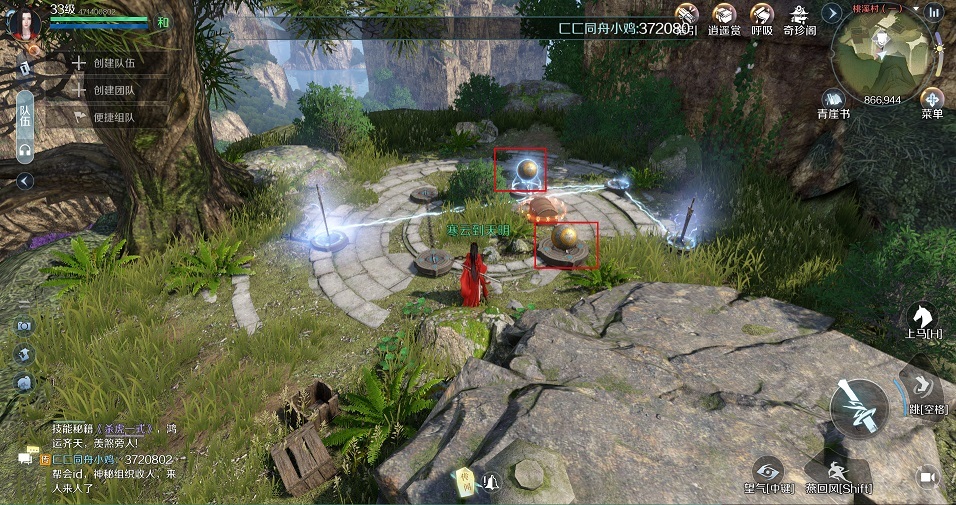The image size is (956, 505).
Task: Expand the top icon bar arrow
Action: pos(831,13)
